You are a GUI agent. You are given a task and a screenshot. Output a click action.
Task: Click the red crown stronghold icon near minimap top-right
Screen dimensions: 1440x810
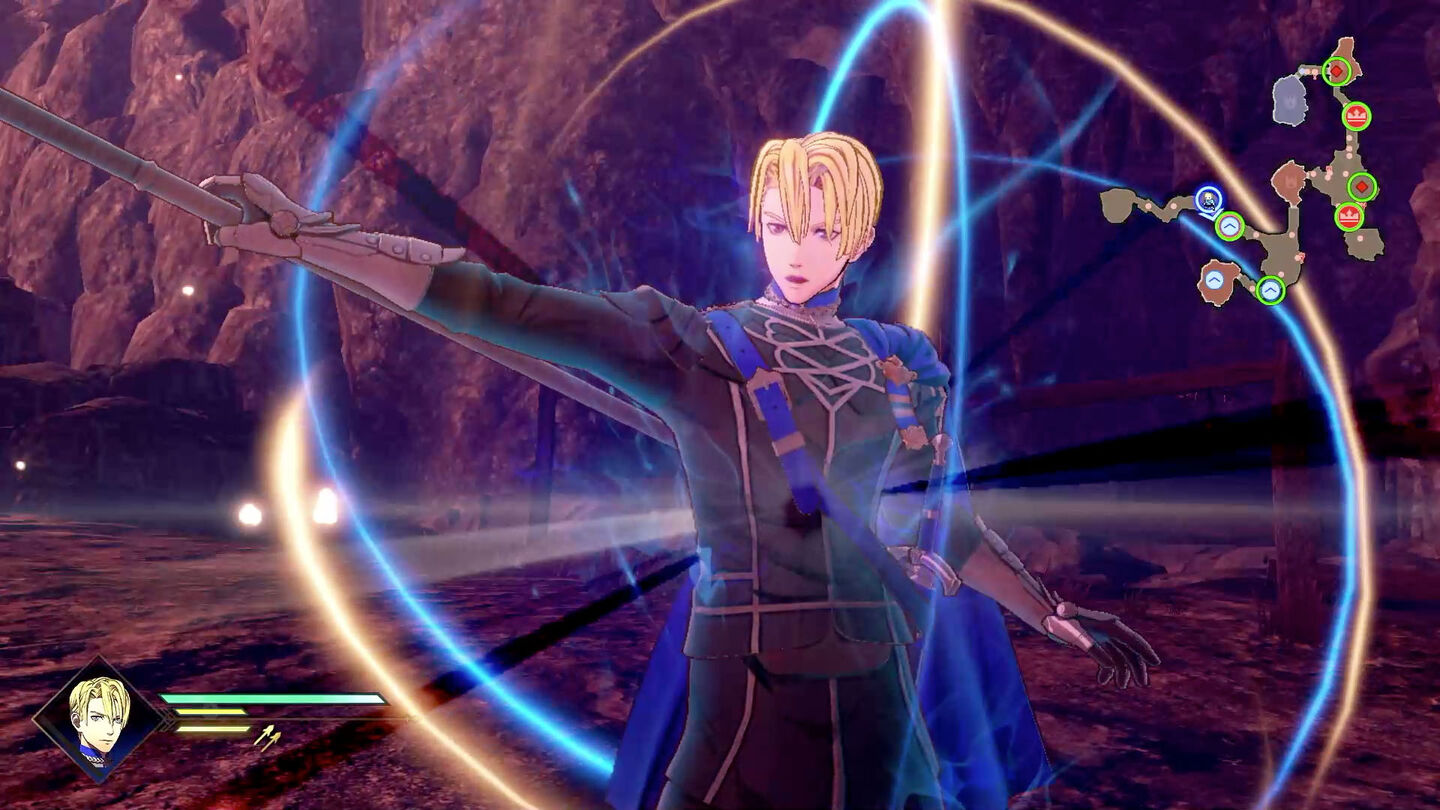(1357, 116)
